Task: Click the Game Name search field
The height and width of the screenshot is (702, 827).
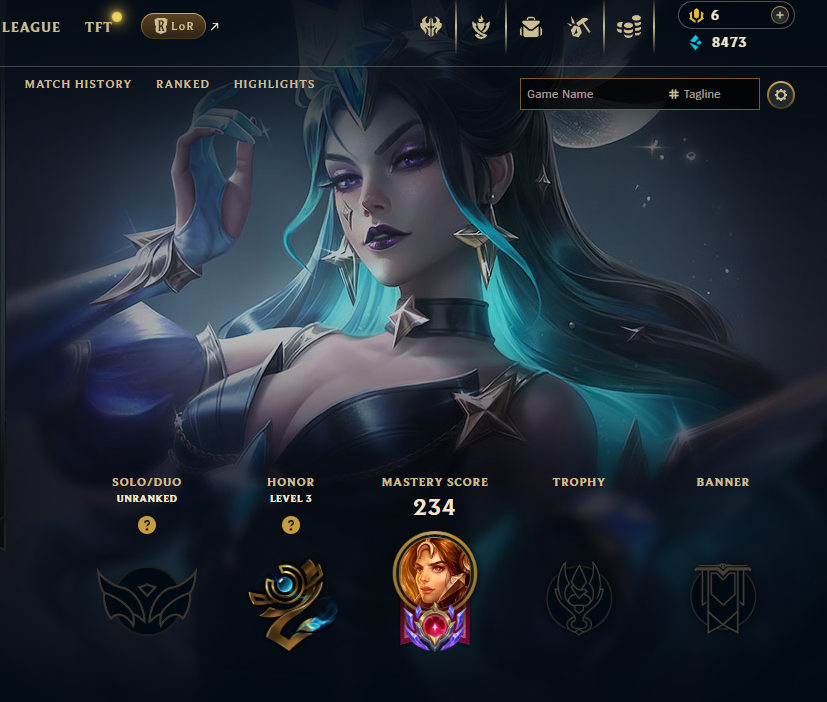Action: [x=590, y=94]
